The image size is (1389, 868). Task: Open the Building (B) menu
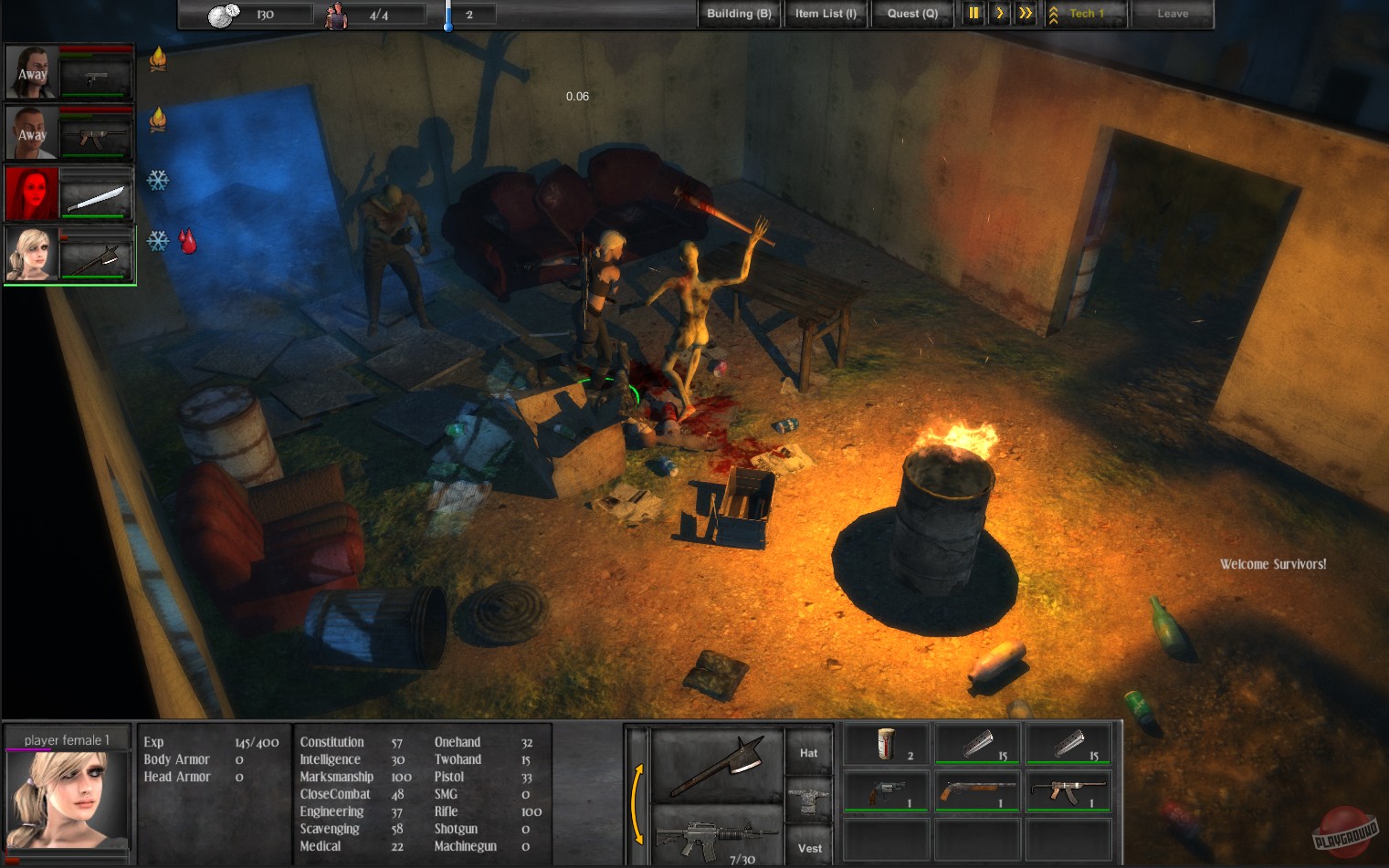[x=738, y=13]
